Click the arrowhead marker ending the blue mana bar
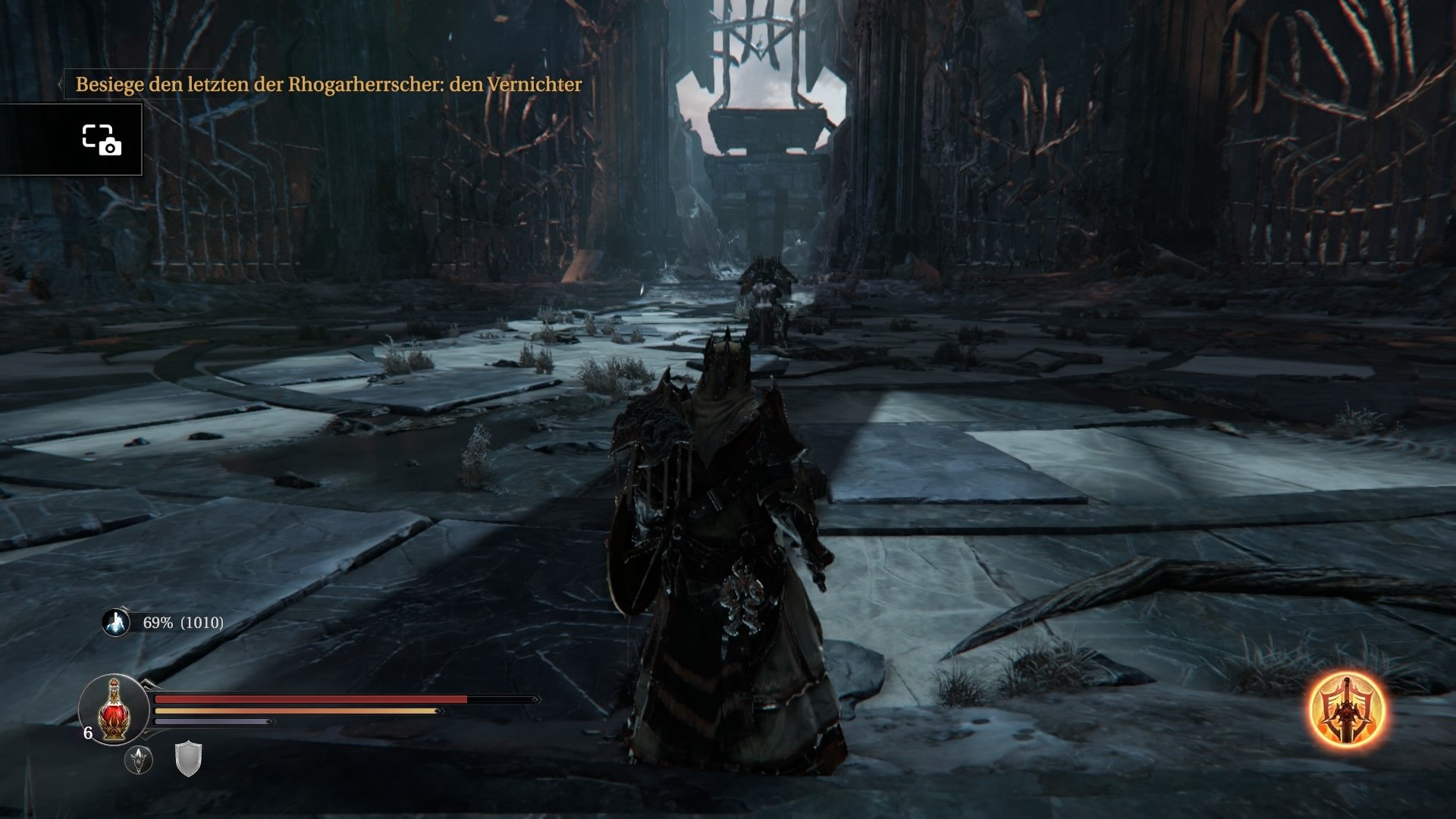1456x819 pixels. 269,722
